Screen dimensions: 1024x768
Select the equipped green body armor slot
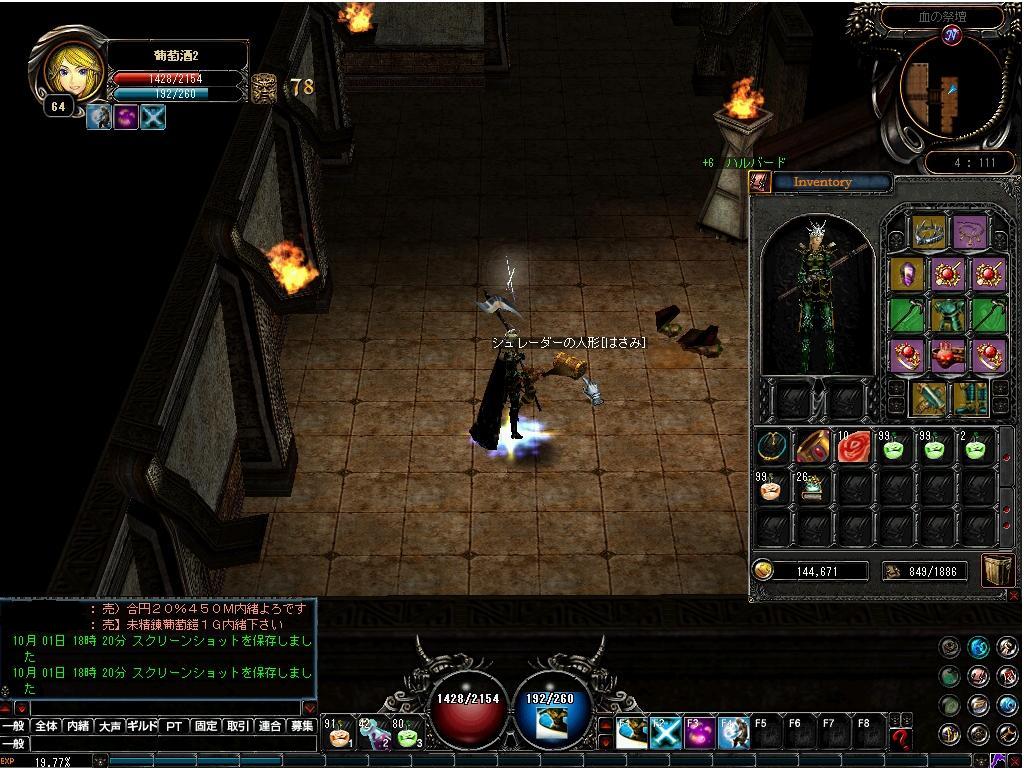948,315
